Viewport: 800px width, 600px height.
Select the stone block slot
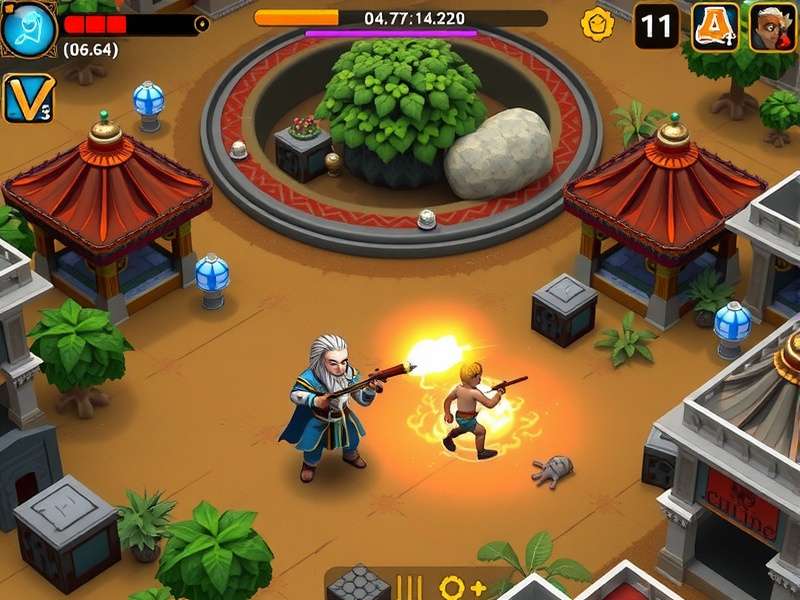[358, 585]
